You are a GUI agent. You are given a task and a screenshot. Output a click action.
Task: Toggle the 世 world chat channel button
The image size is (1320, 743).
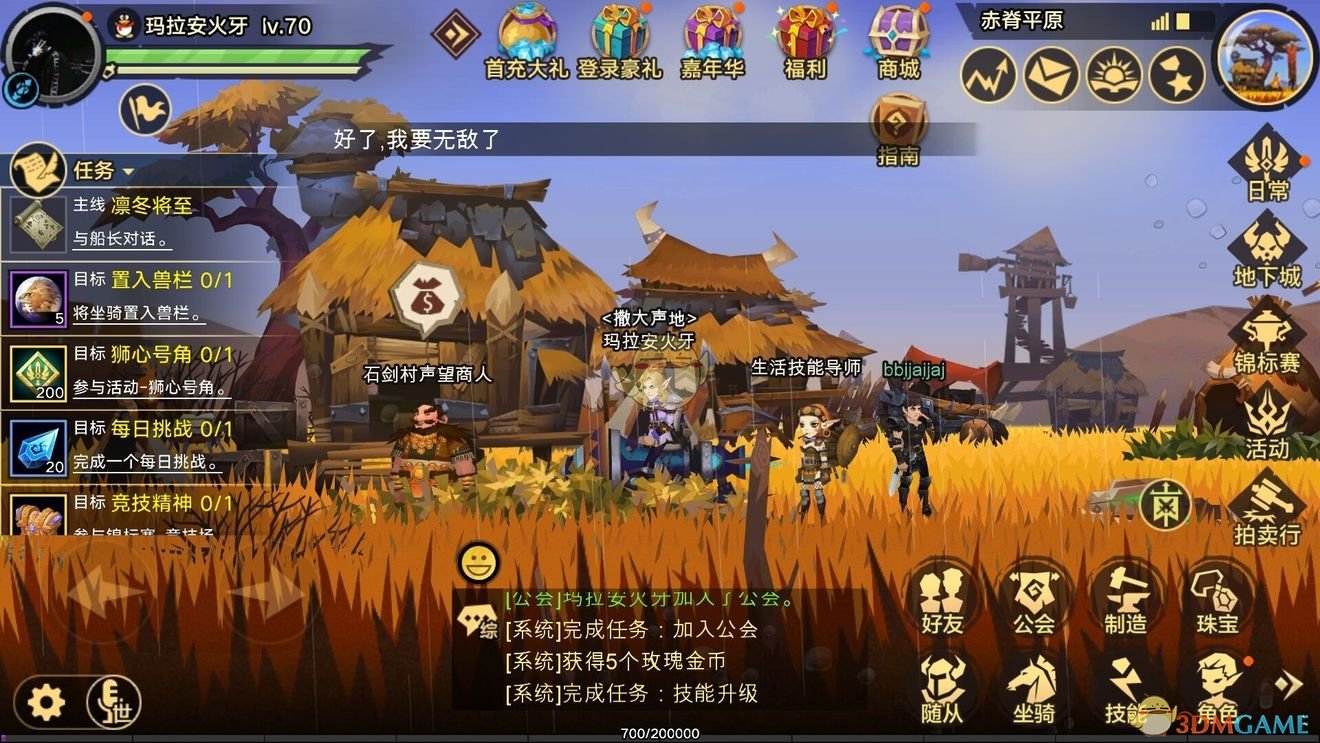click(113, 703)
